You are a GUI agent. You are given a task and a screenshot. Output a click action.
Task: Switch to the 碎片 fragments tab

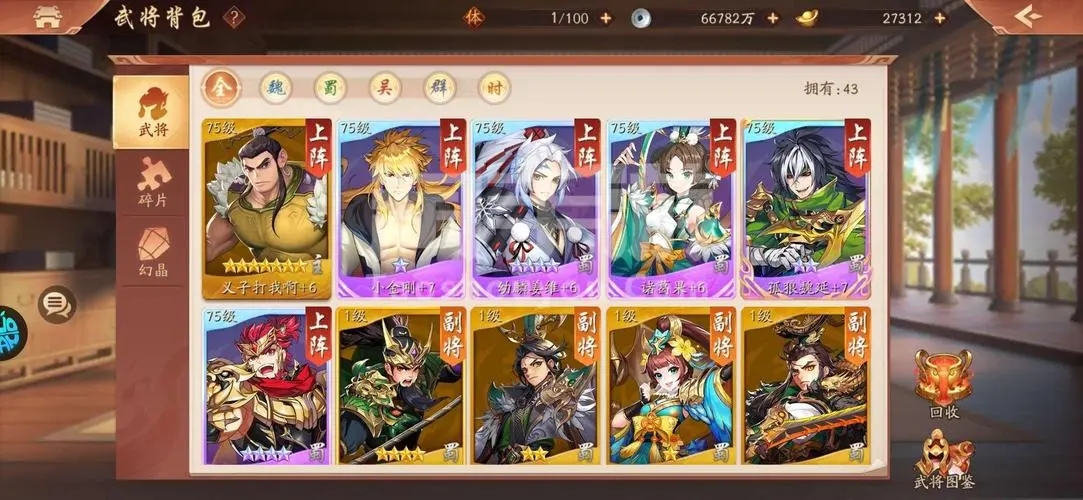point(153,184)
